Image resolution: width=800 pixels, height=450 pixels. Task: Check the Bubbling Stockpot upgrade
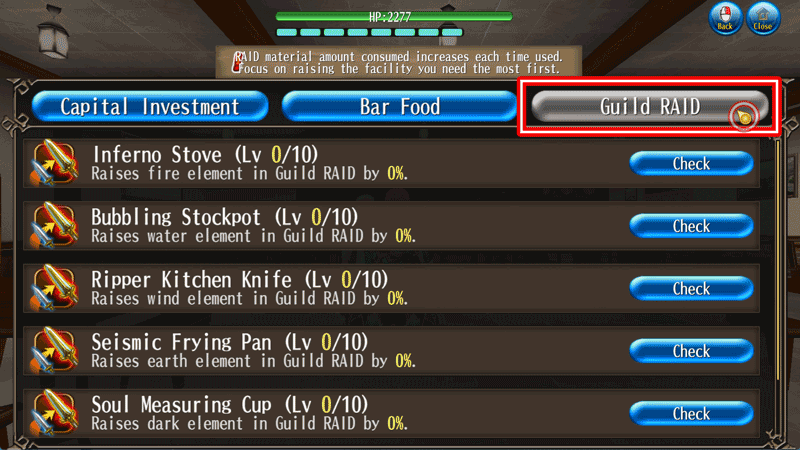point(691,227)
